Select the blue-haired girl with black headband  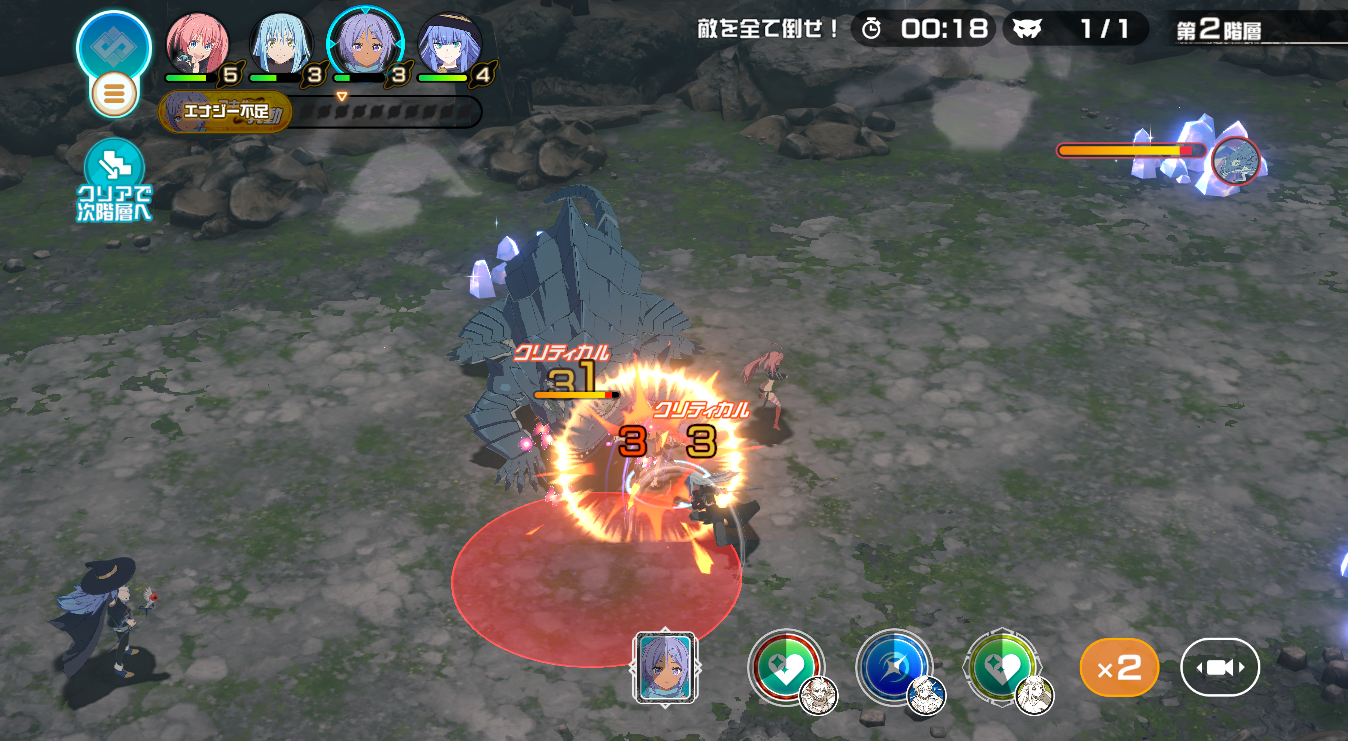449,45
